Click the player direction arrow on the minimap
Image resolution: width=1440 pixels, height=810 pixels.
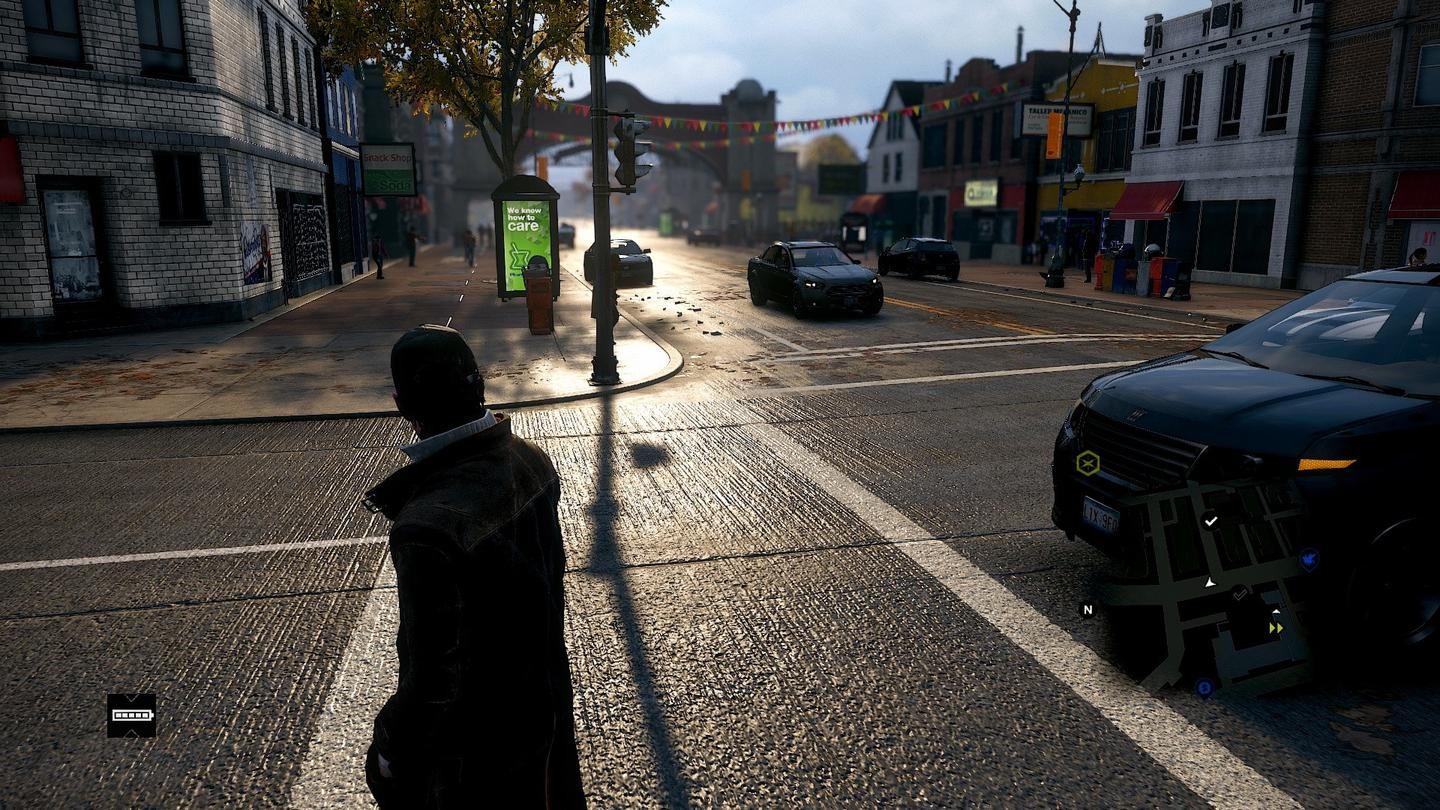coord(1209,583)
